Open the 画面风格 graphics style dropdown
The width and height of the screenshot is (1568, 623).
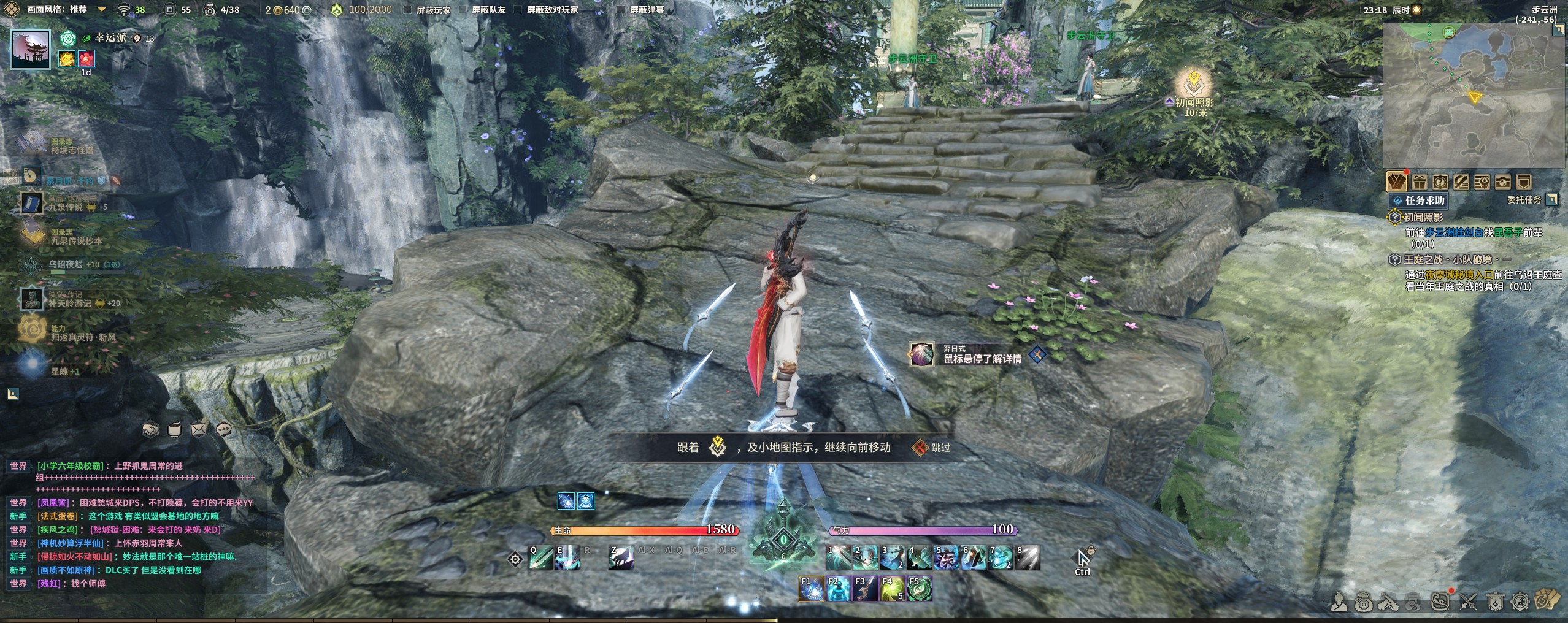102,10
